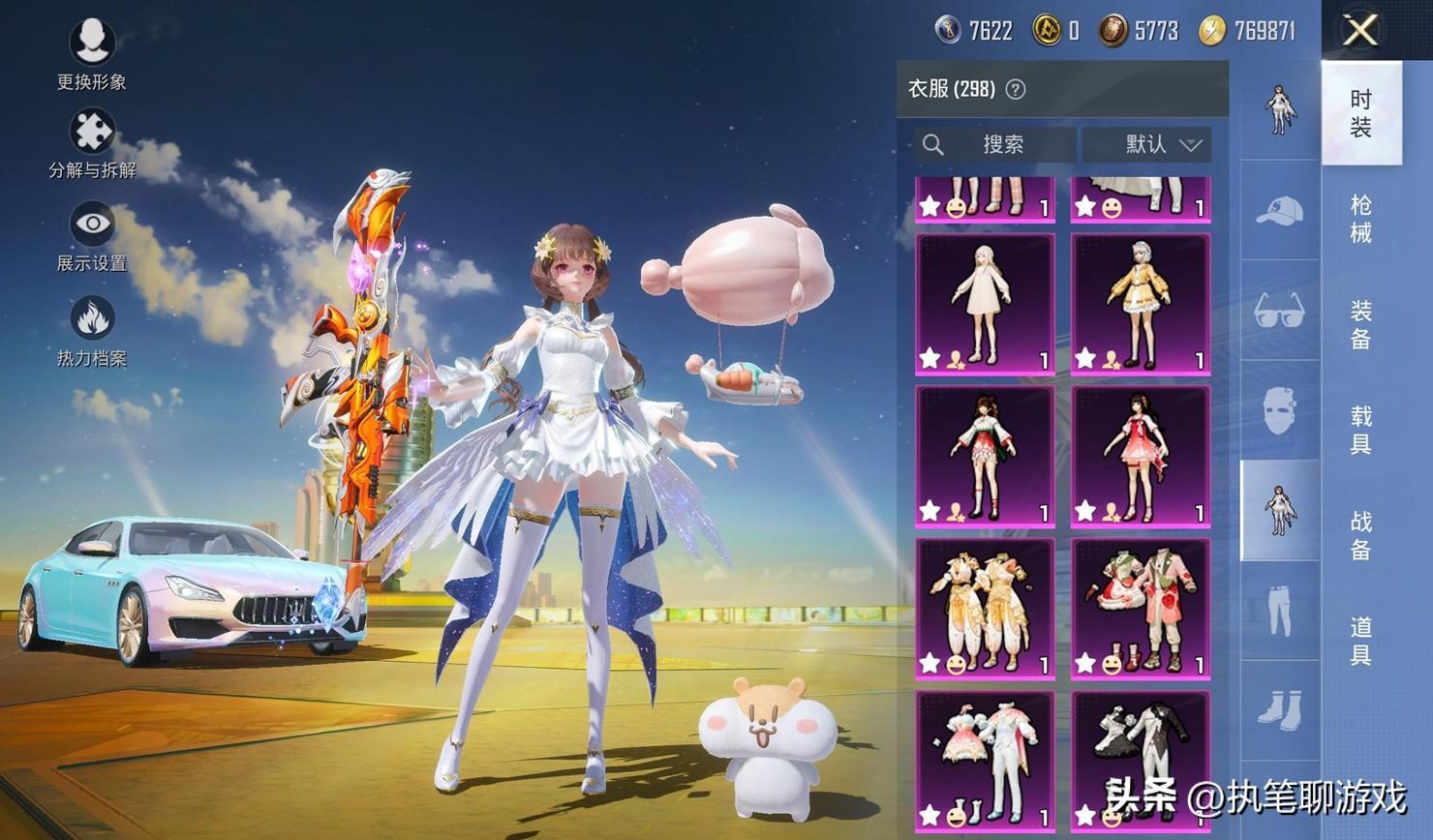Select the cap headwear category

coord(1279,210)
